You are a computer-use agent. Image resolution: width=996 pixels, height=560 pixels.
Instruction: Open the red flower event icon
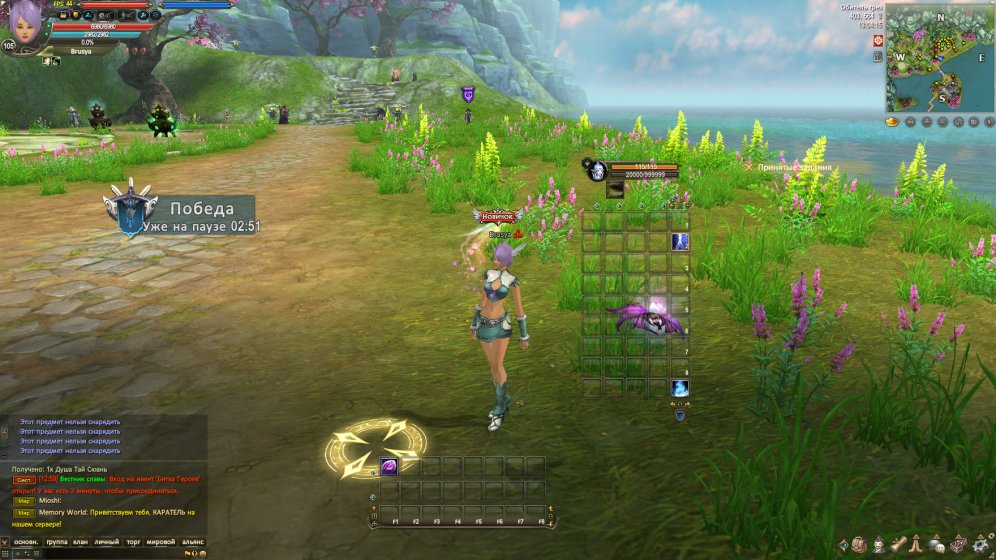(878, 41)
